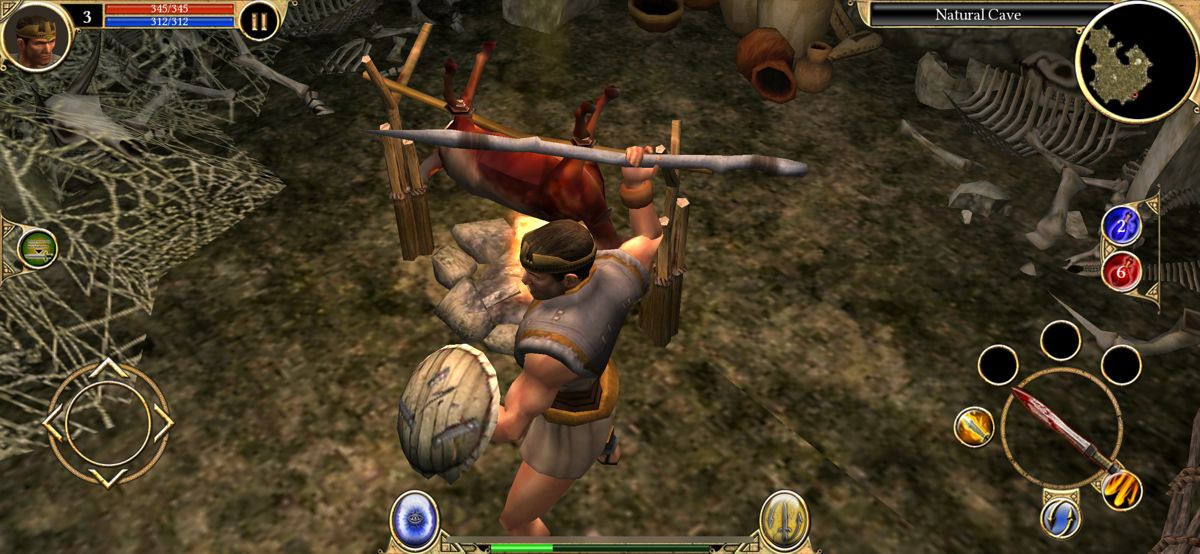Tap the green icon on left edge
This screenshot has width=1200, height=554.
pyautogui.click(x=38, y=248)
